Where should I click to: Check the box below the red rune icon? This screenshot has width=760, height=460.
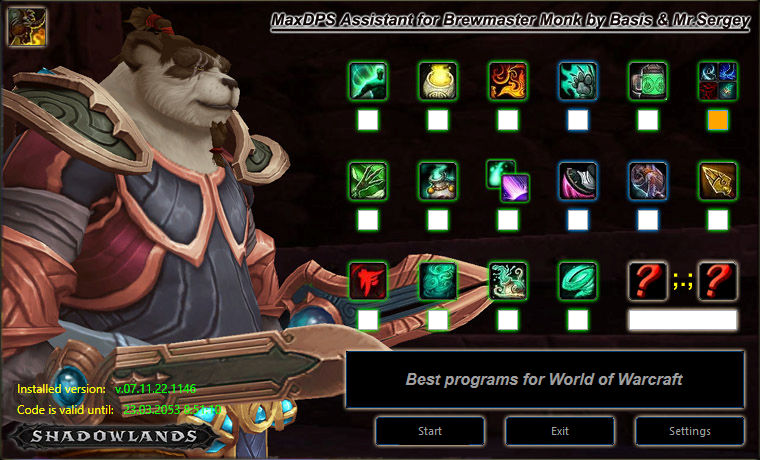pos(367,320)
